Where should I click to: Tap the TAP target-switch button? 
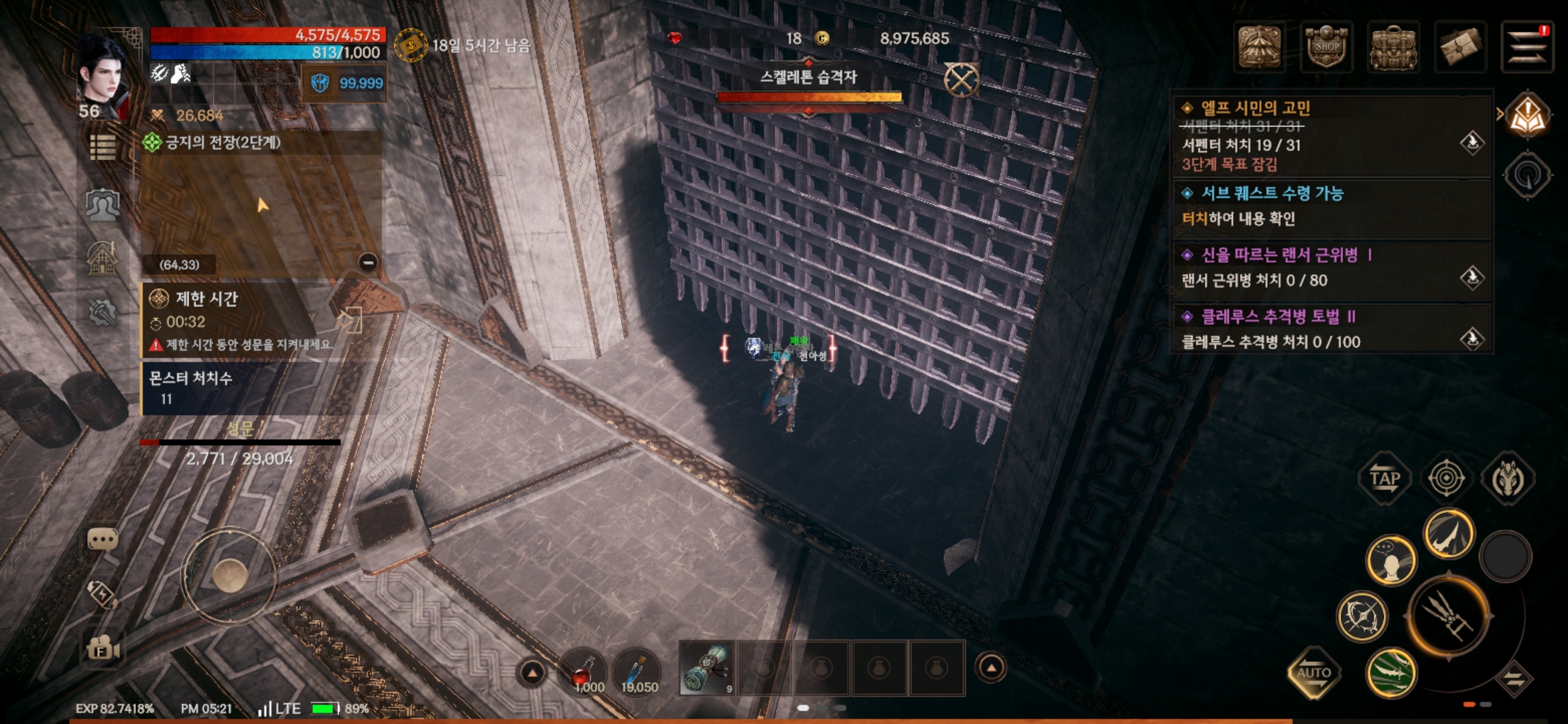click(1384, 479)
